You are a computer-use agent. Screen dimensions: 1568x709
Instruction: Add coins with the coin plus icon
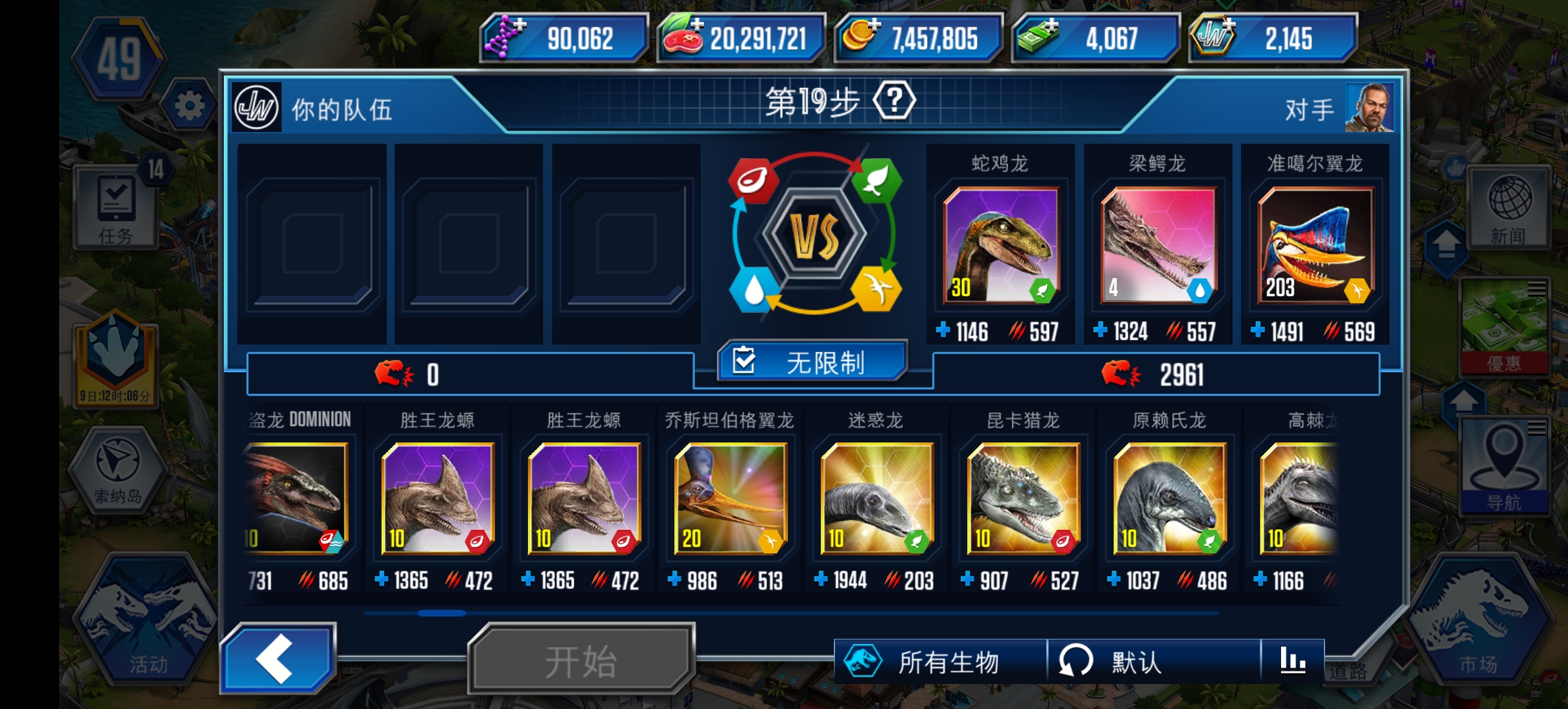875,26
